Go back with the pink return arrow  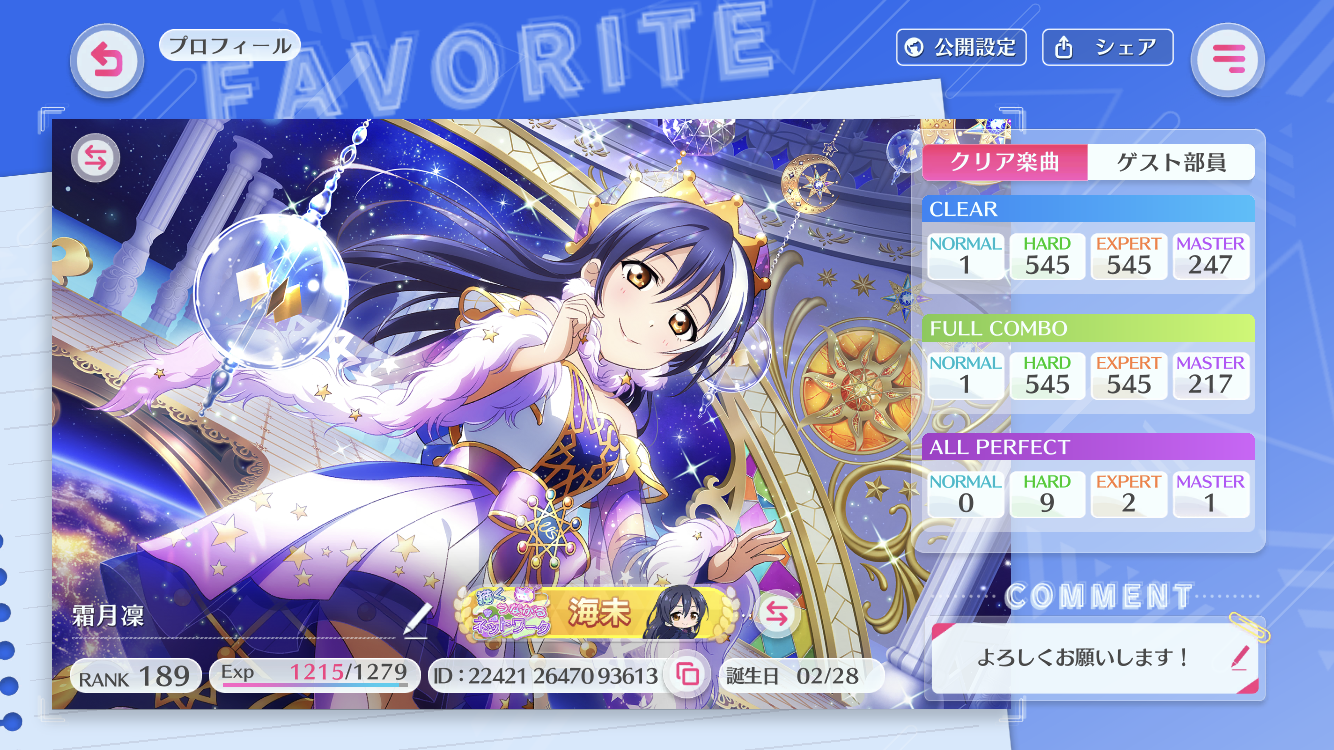(107, 60)
